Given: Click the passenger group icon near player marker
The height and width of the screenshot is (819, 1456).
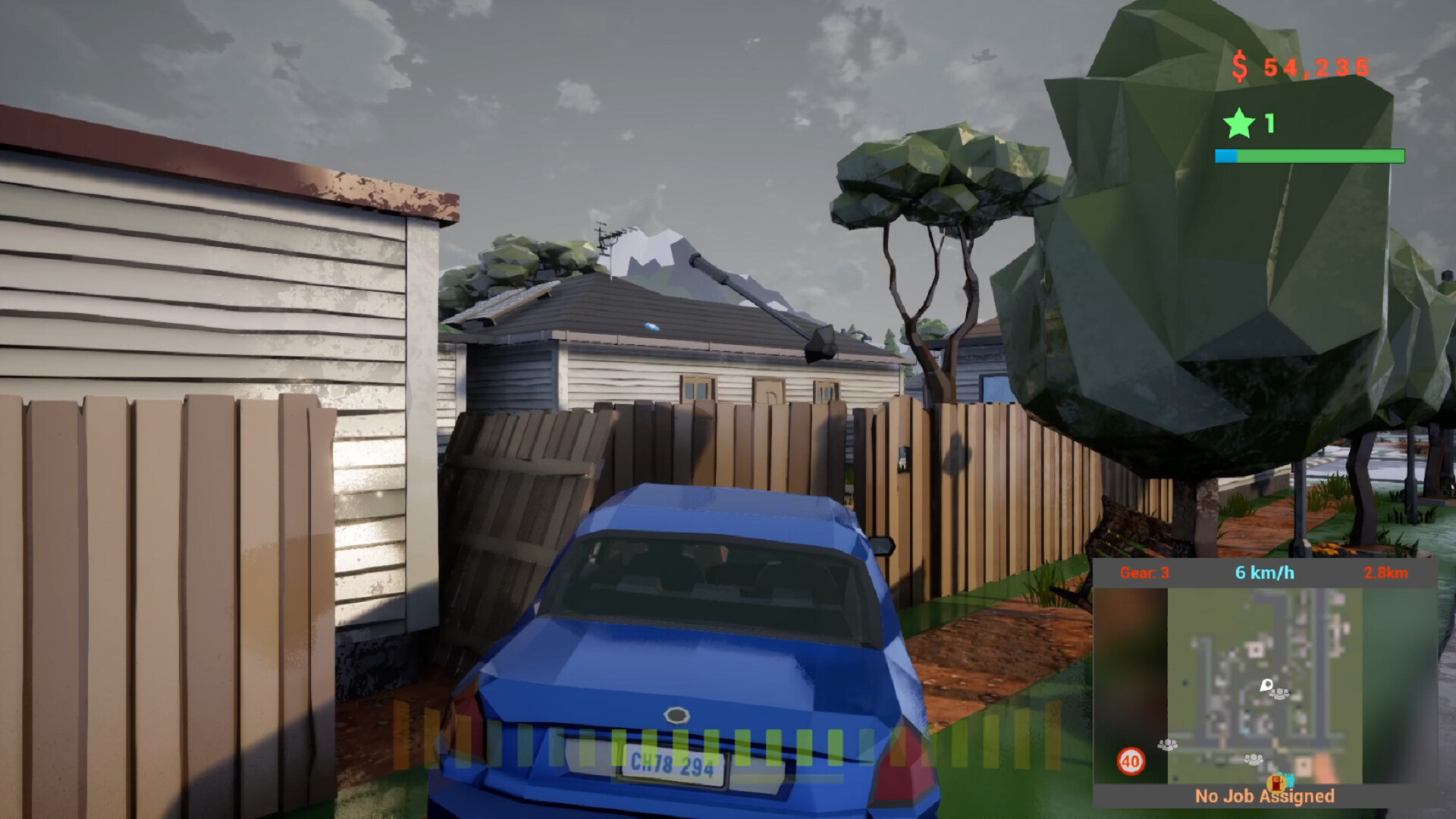Looking at the screenshot, I should coord(1279,695).
